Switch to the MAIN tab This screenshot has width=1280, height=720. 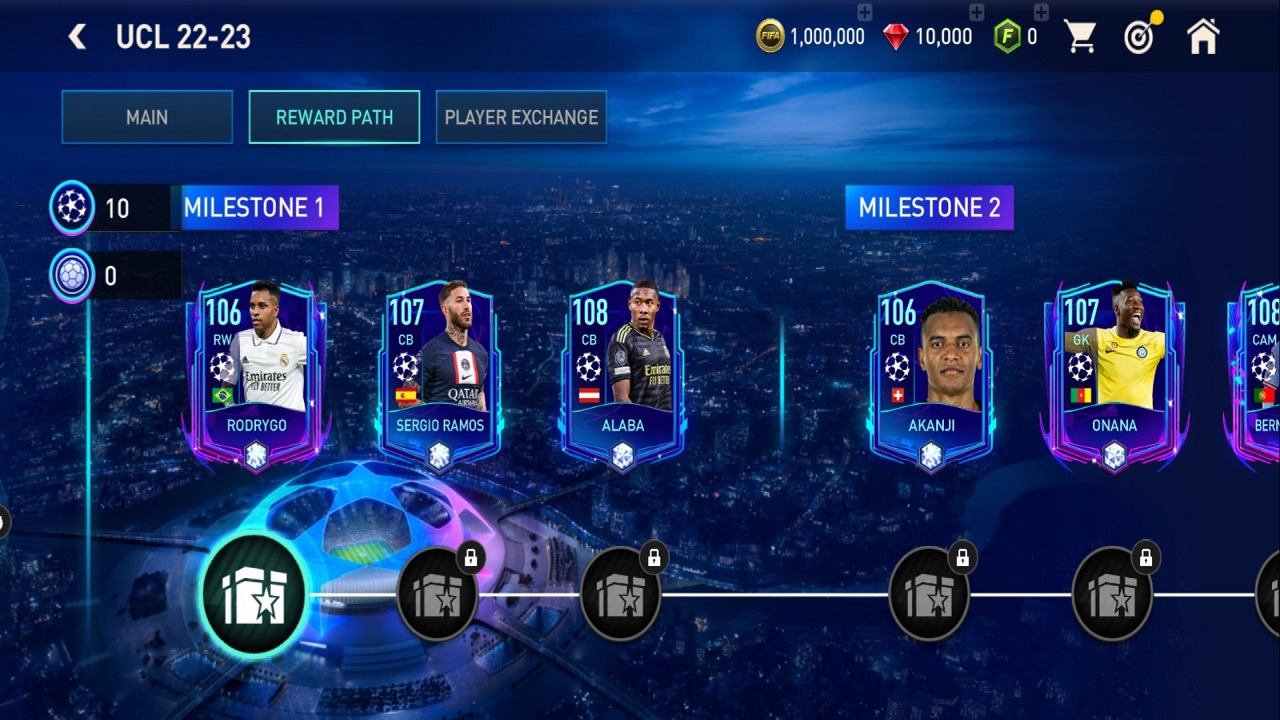point(146,117)
